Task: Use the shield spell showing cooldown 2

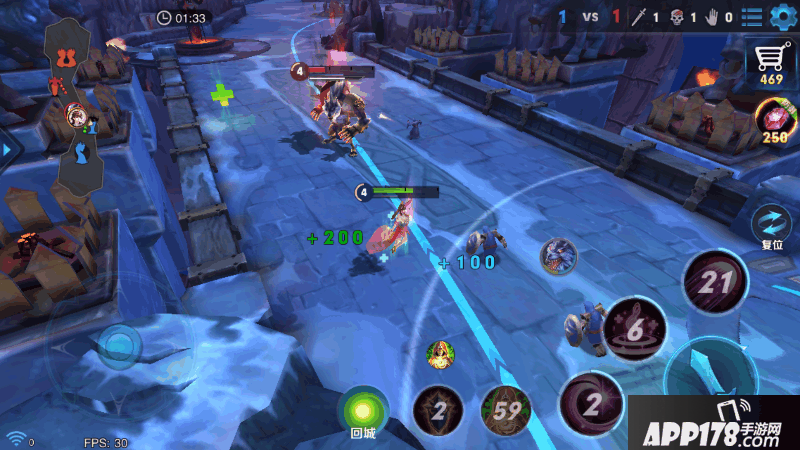Action: 437,410
